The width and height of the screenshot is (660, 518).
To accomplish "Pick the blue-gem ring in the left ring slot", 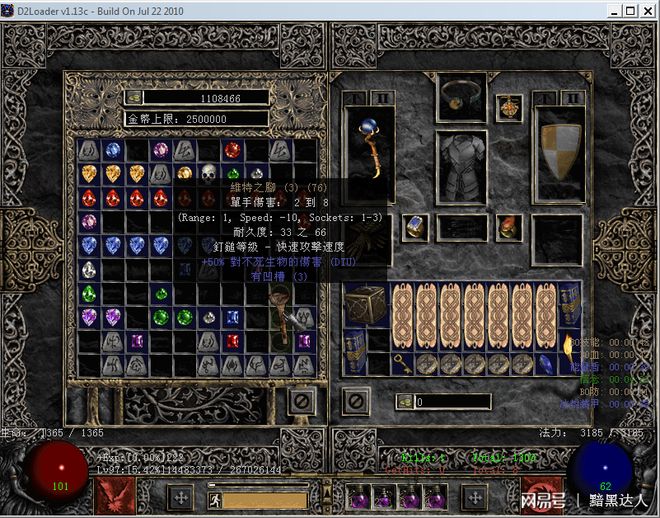I will click(x=415, y=227).
